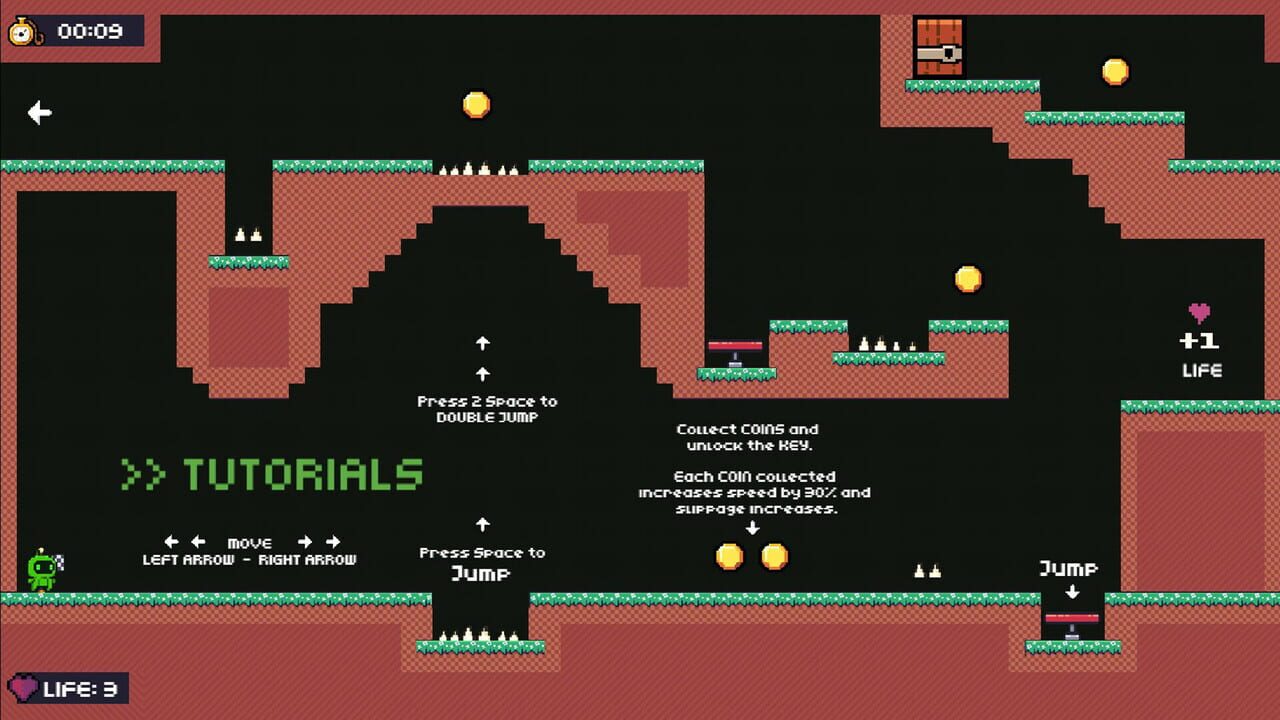Activate the red jump pad on the middle platform
The width and height of the screenshot is (1280, 720).
pos(737,345)
